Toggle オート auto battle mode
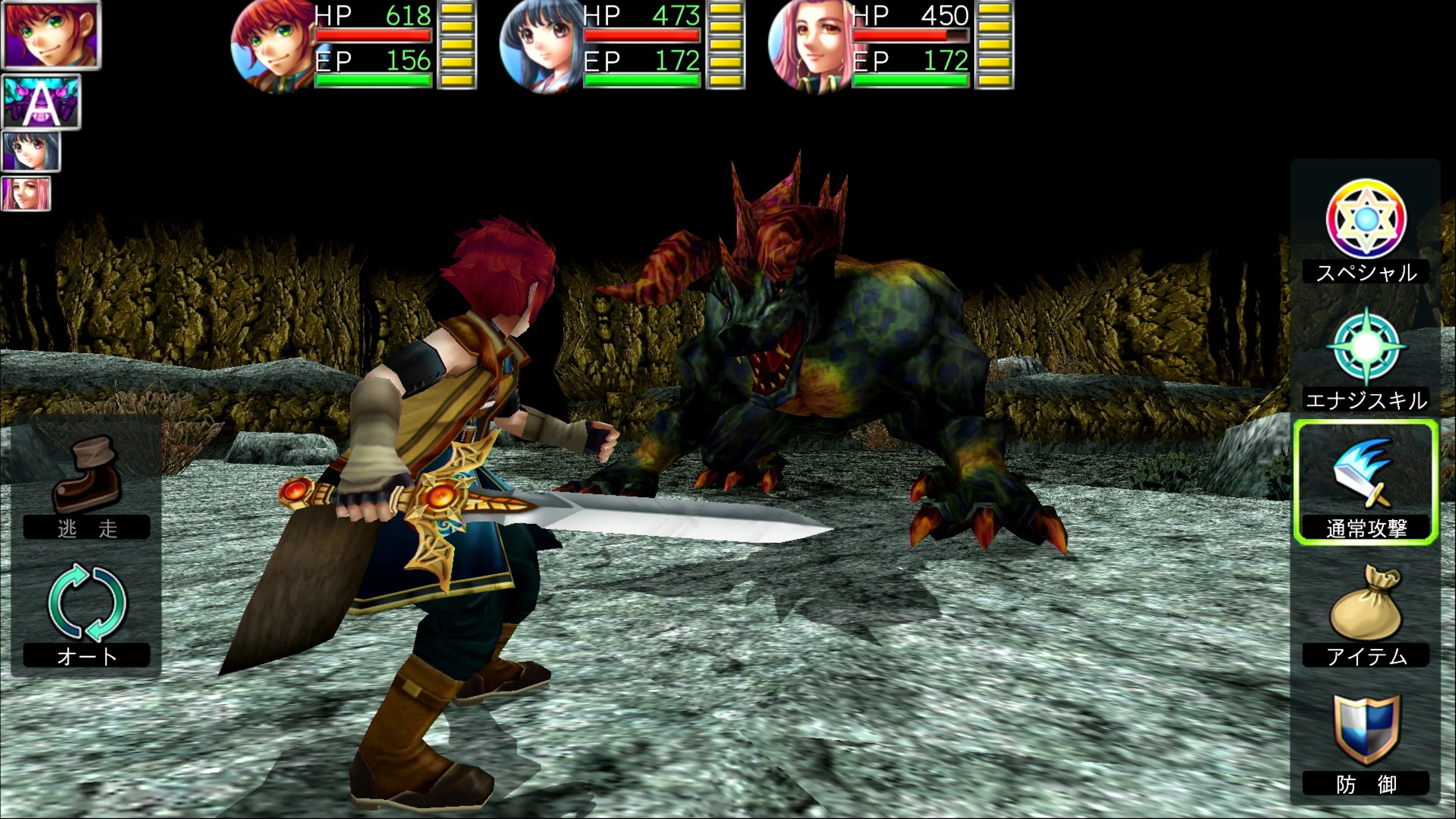Image resolution: width=1456 pixels, height=819 pixels. click(x=86, y=613)
